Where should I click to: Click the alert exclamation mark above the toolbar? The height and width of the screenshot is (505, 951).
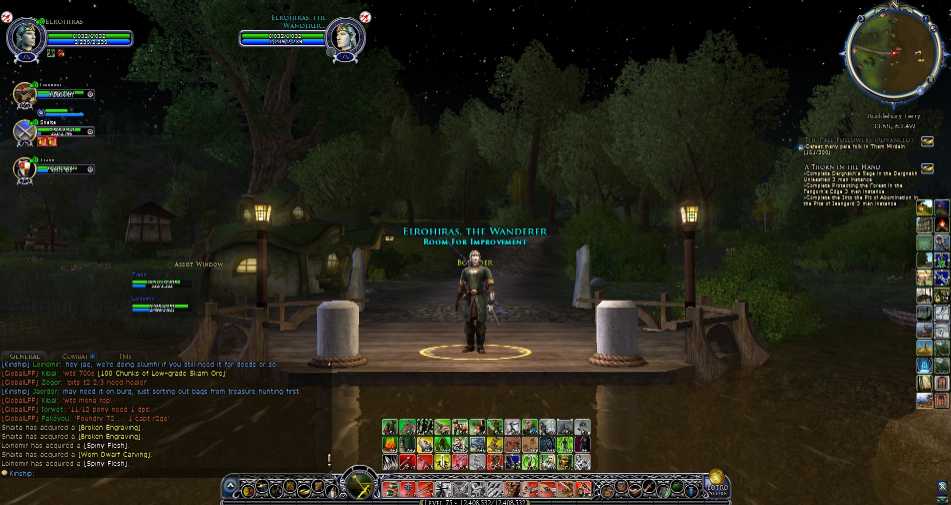tap(328, 459)
